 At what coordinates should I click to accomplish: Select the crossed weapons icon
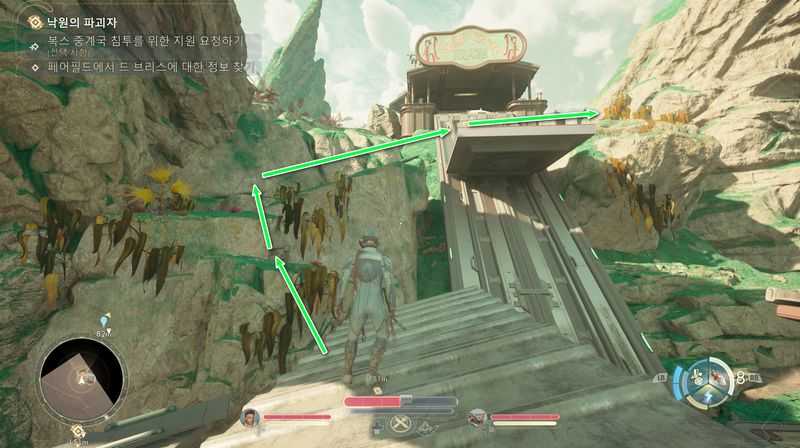(400, 423)
